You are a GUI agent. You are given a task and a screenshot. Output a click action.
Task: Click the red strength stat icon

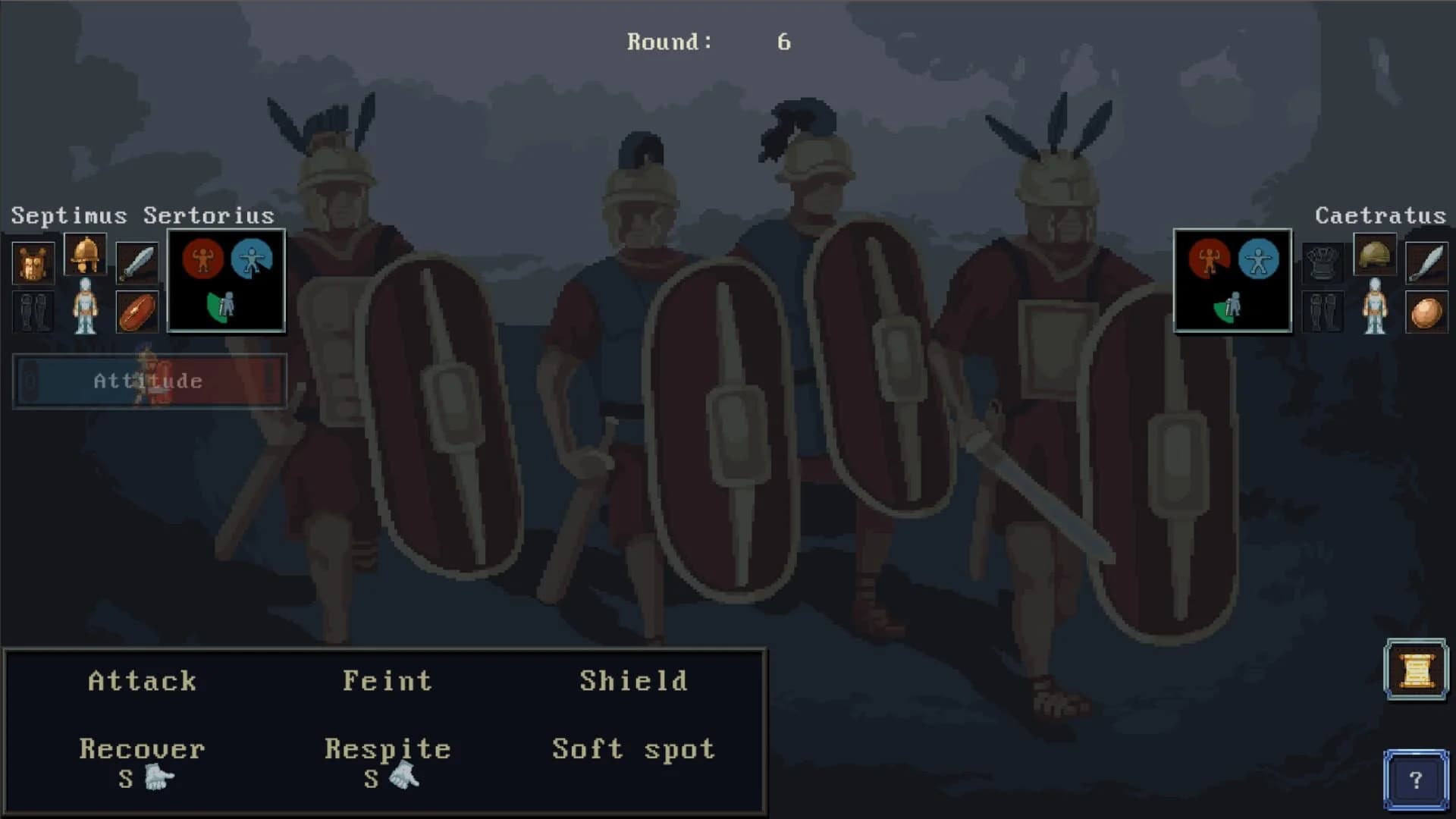(203, 258)
